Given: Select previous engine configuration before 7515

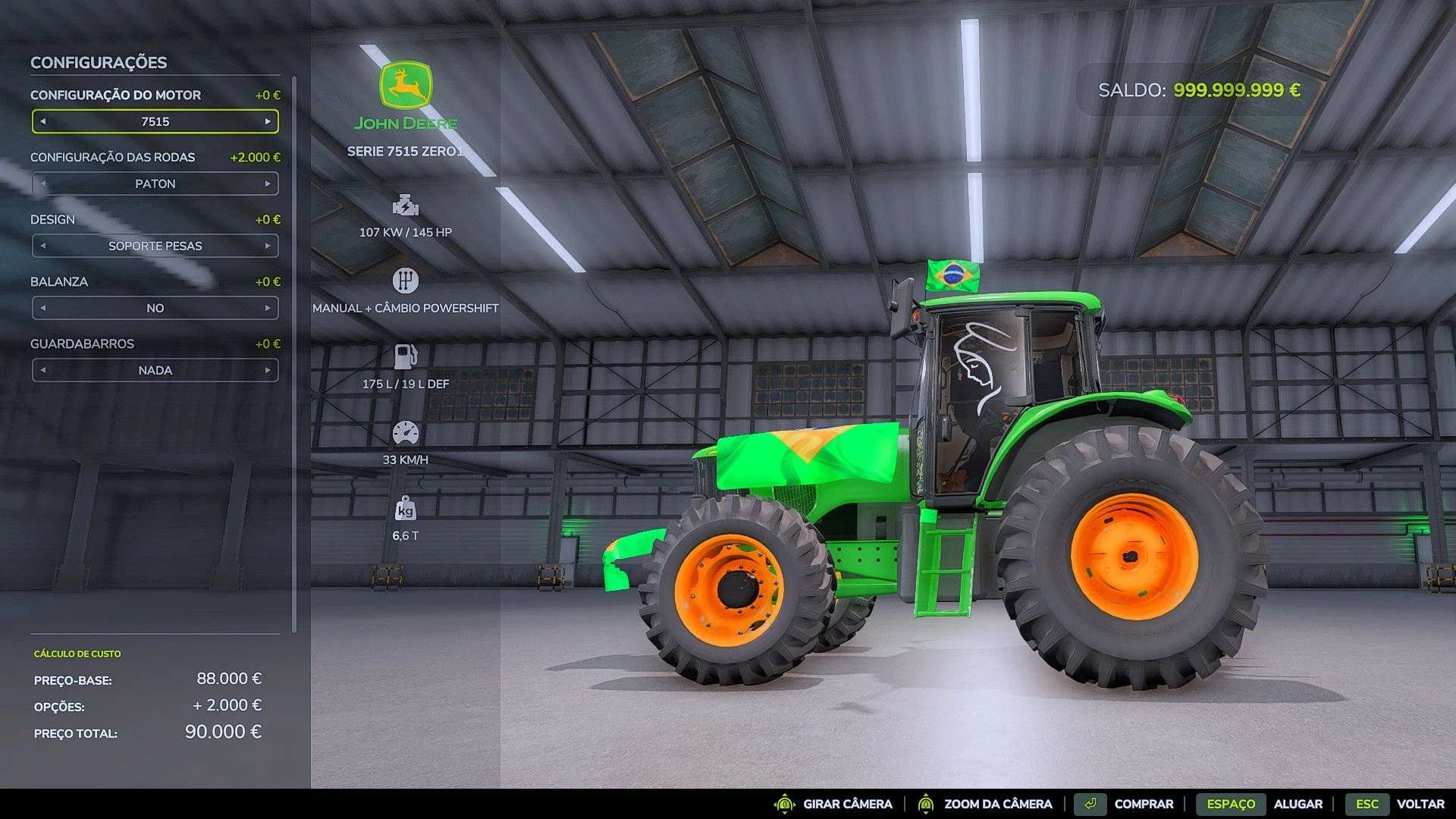Looking at the screenshot, I should tap(43, 121).
